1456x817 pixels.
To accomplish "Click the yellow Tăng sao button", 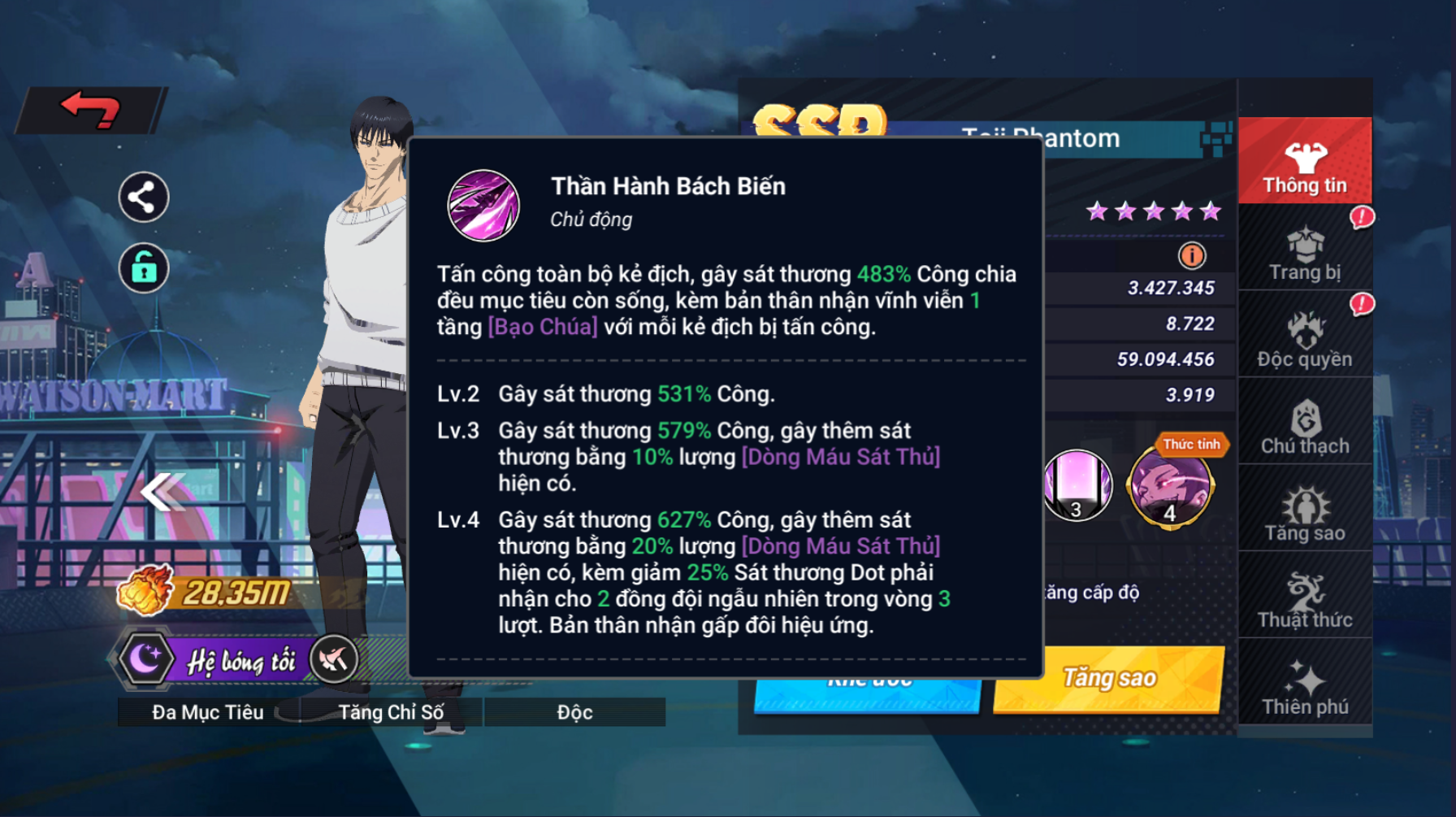I will click(x=1109, y=678).
